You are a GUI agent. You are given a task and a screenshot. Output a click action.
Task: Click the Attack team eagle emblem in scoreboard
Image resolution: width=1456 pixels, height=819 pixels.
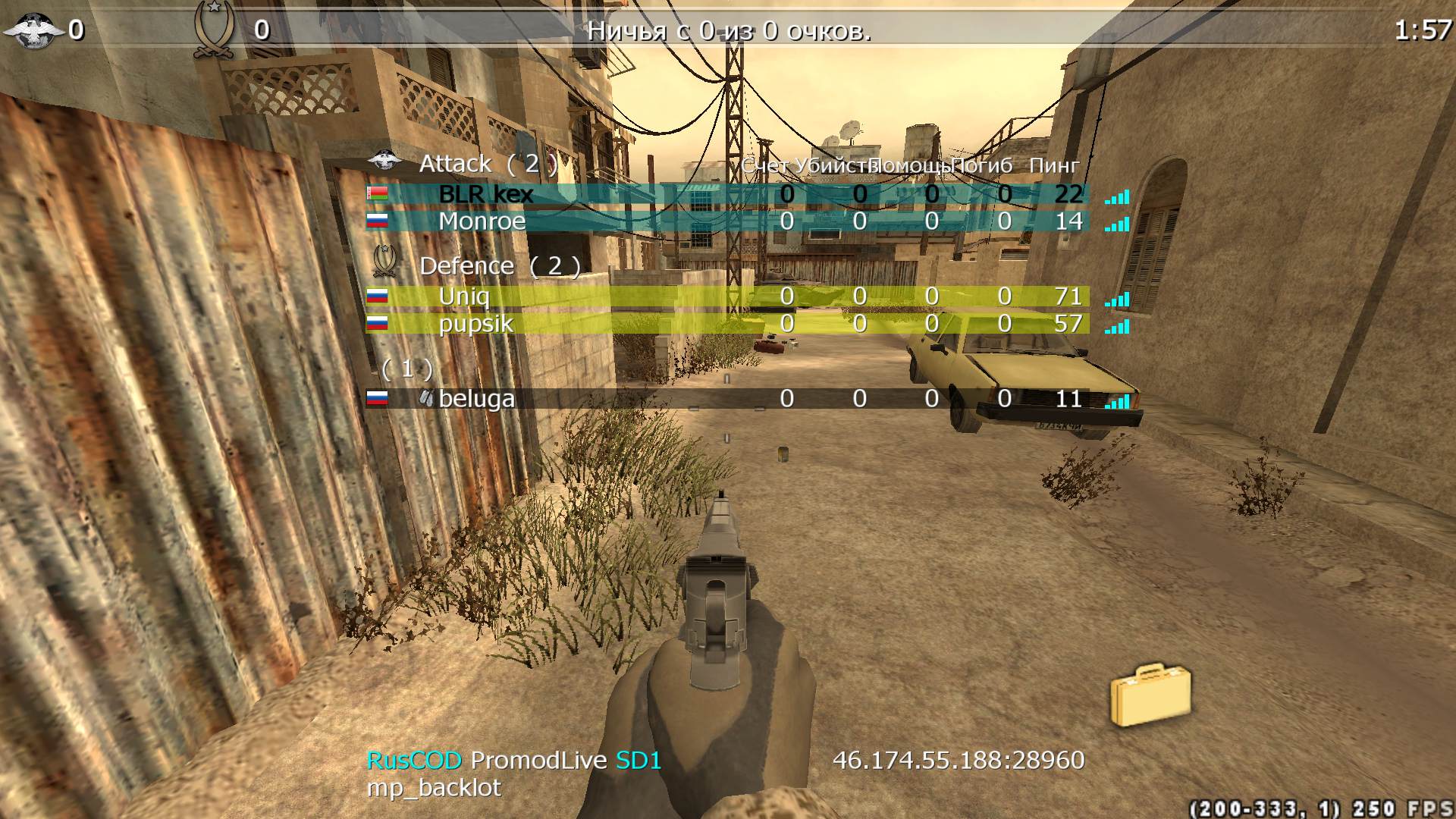[x=386, y=160]
